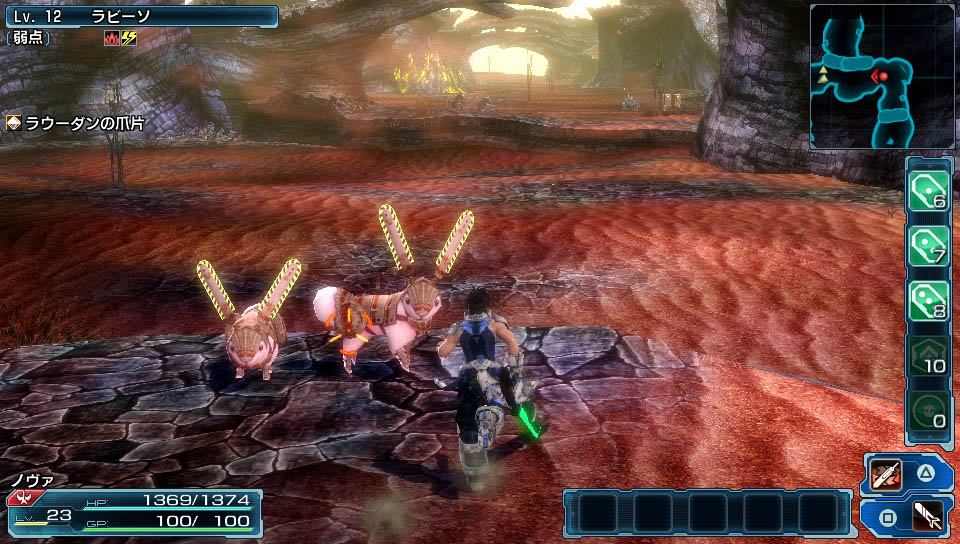Select the lightning weakness icon

(x=128, y=38)
